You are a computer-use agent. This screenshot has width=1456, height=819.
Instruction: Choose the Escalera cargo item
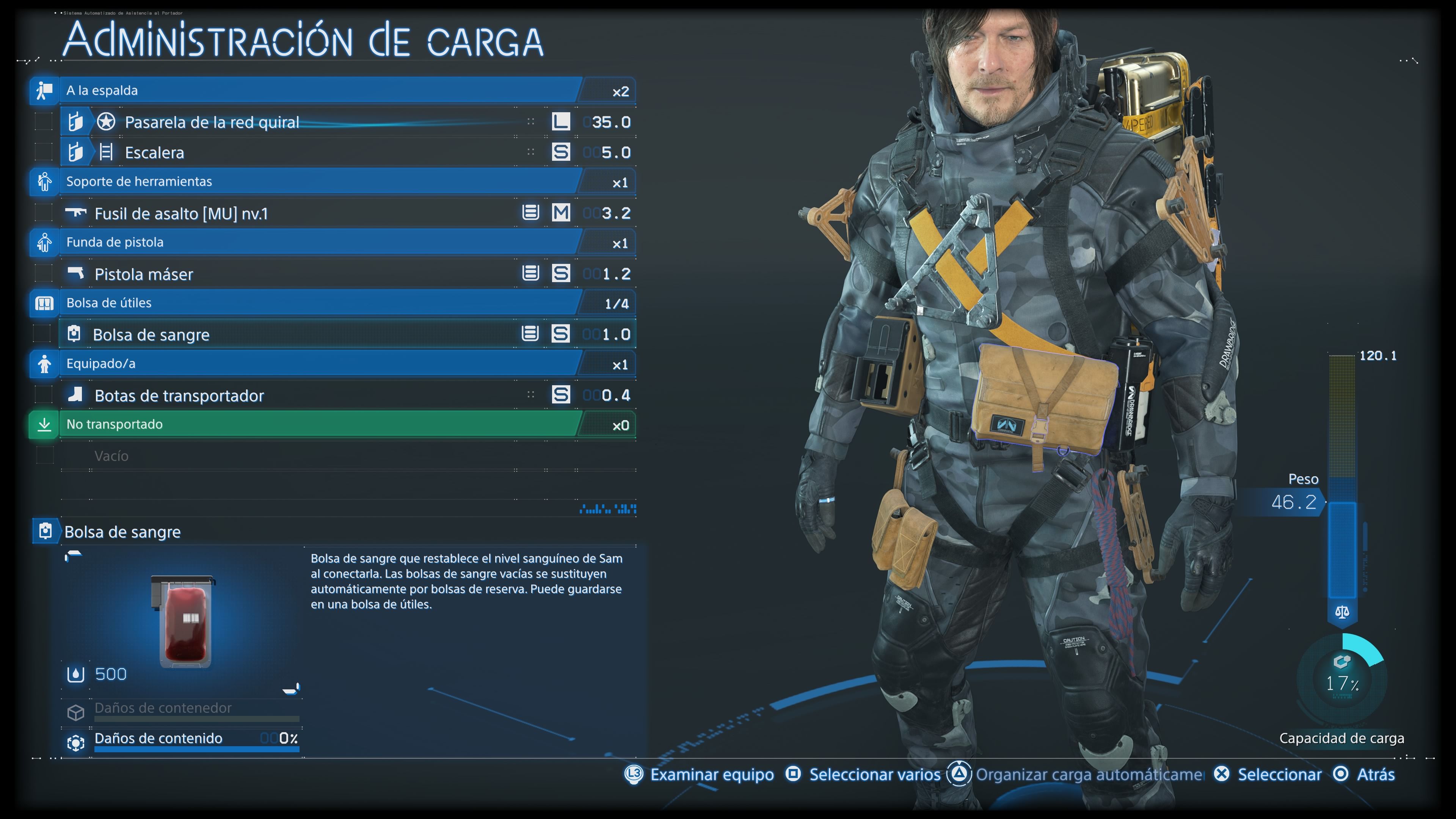[317, 152]
